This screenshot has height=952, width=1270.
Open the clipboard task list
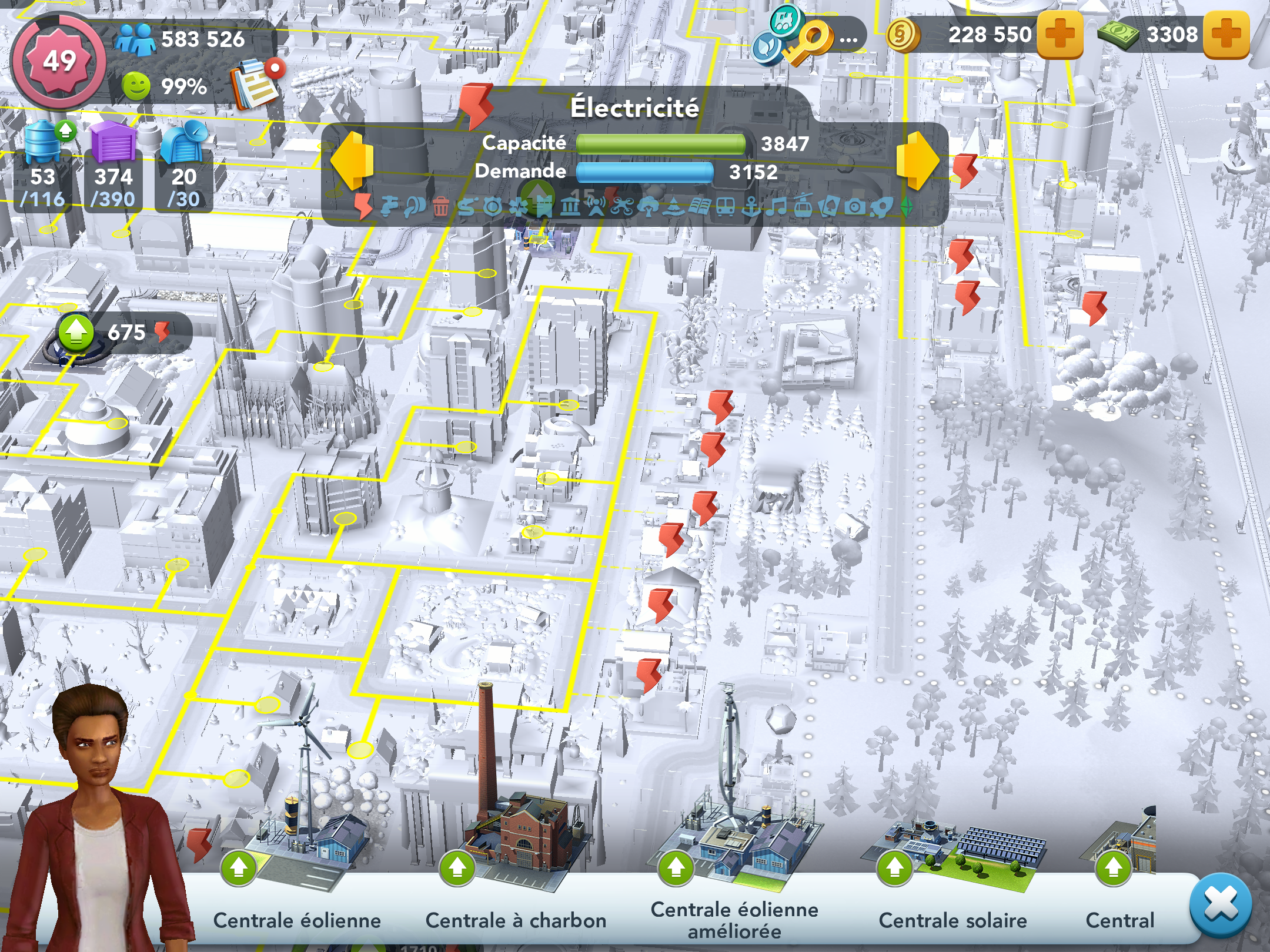(x=256, y=85)
